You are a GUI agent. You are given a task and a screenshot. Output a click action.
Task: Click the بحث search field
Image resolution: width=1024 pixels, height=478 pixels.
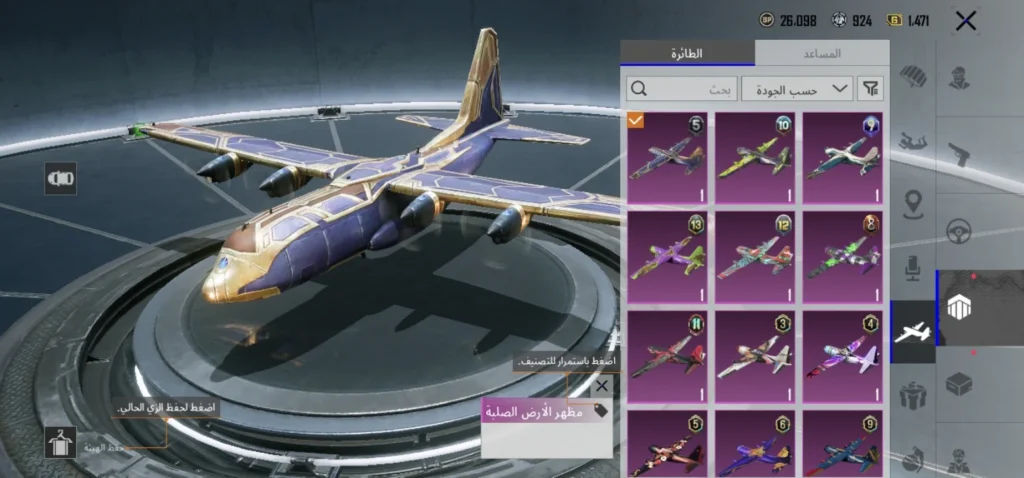[x=685, y=89]
